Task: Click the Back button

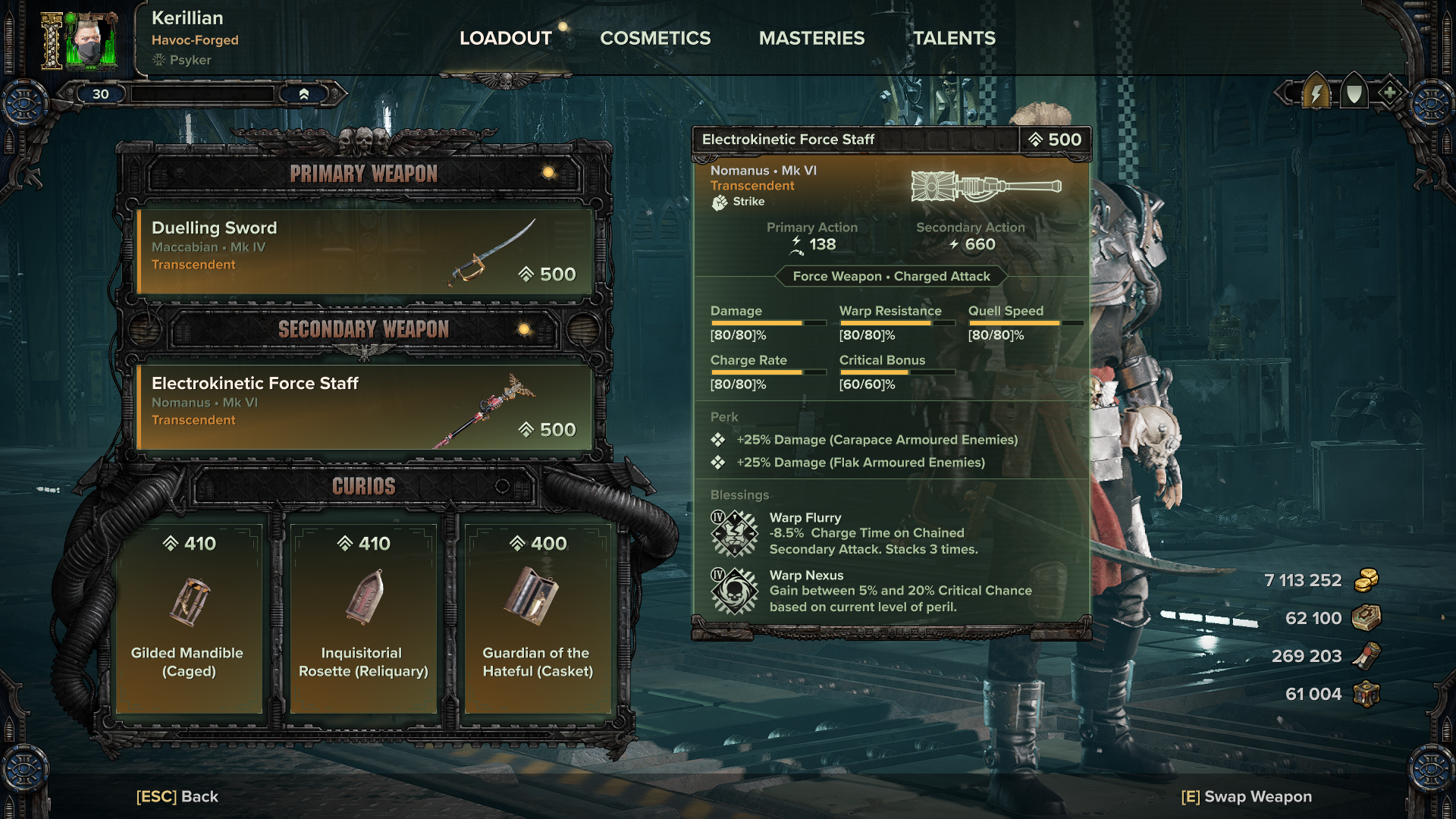Action: 177,796
